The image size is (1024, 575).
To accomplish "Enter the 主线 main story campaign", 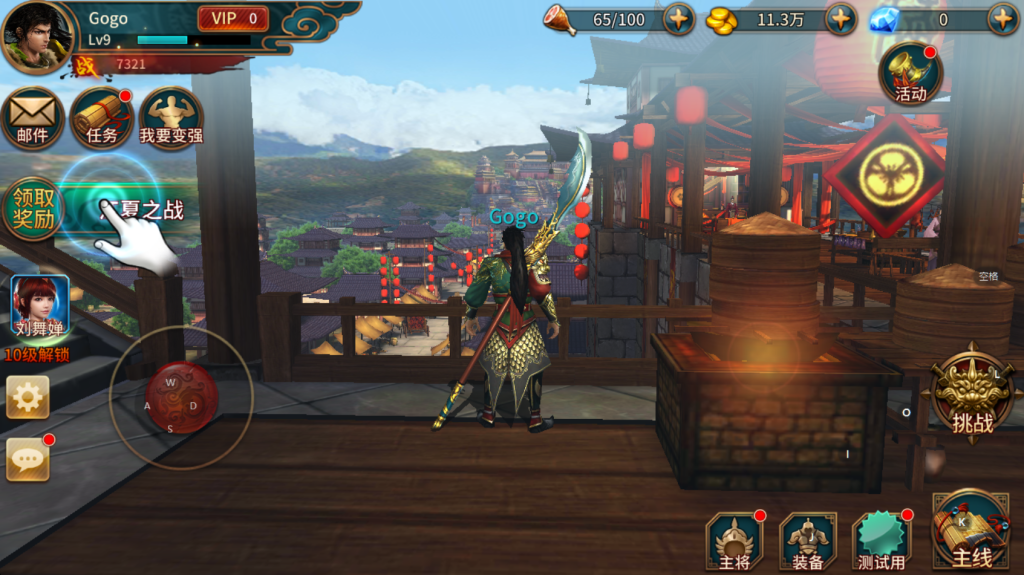I will click(970, 530).
